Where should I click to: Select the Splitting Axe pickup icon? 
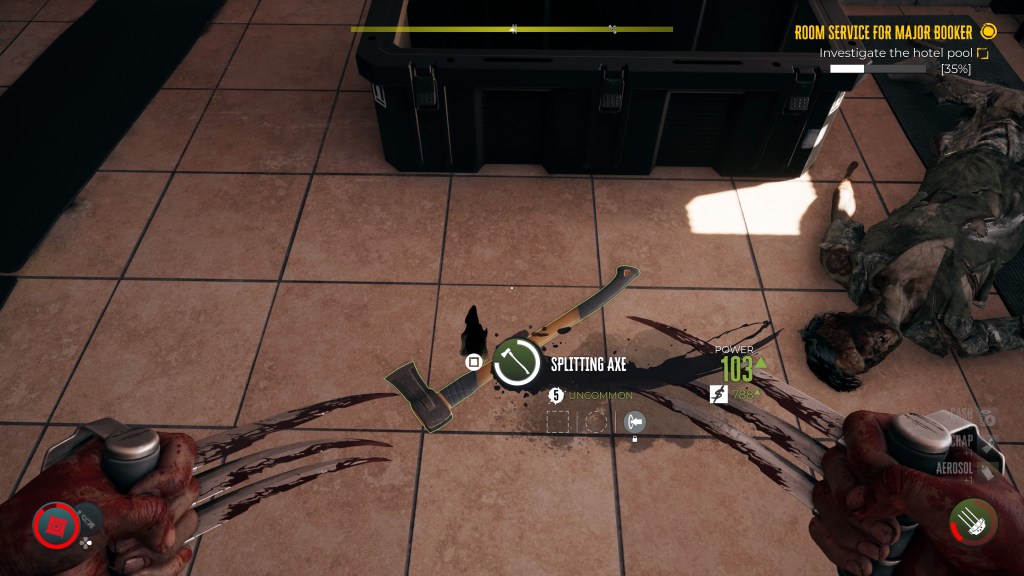click(517, 365)
